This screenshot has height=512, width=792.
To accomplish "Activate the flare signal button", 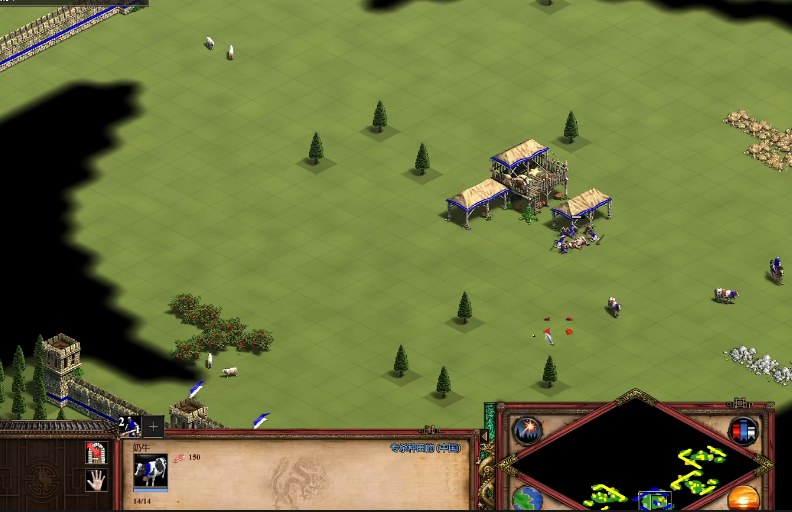I will (x=527, y=432).
